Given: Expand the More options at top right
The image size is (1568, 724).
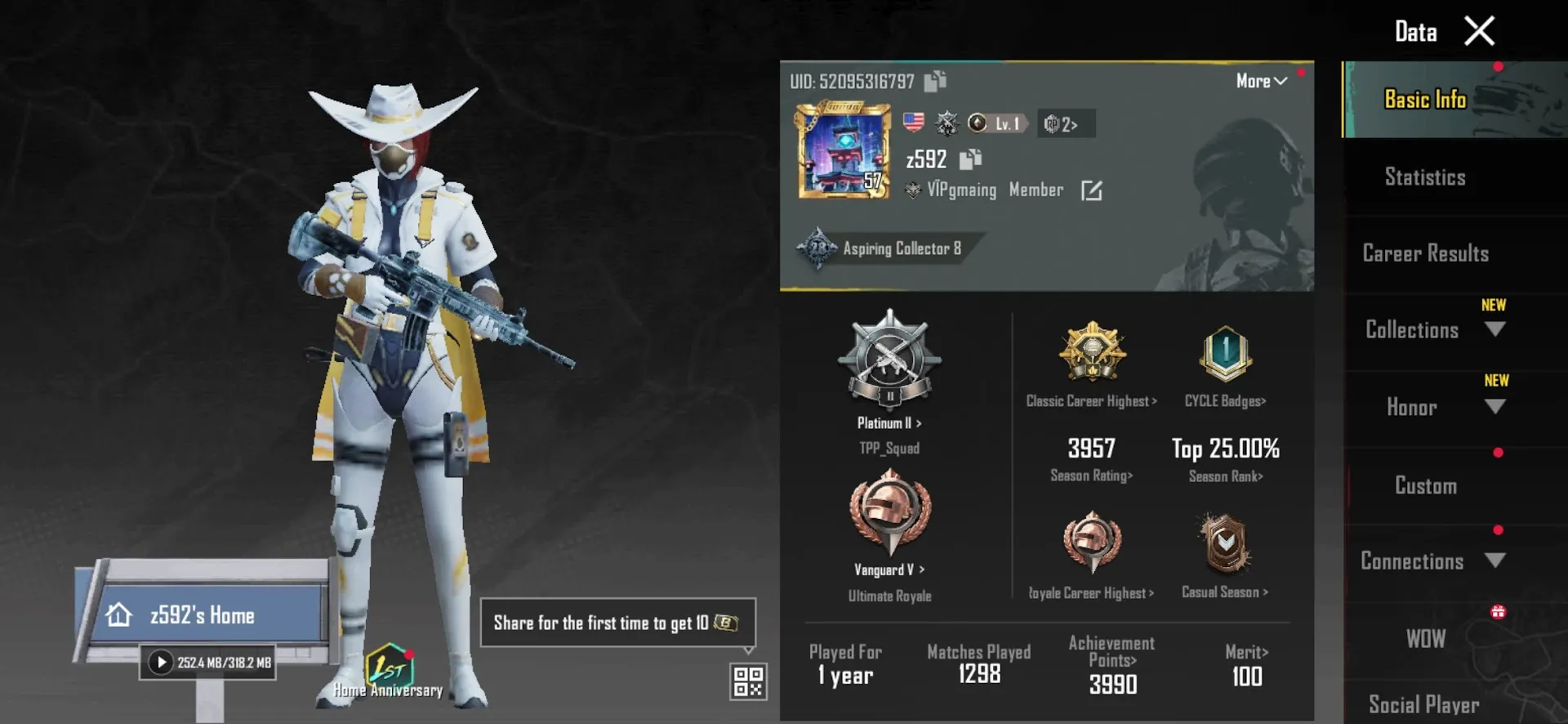Looking at the screenshot, I should [1259, 81].
